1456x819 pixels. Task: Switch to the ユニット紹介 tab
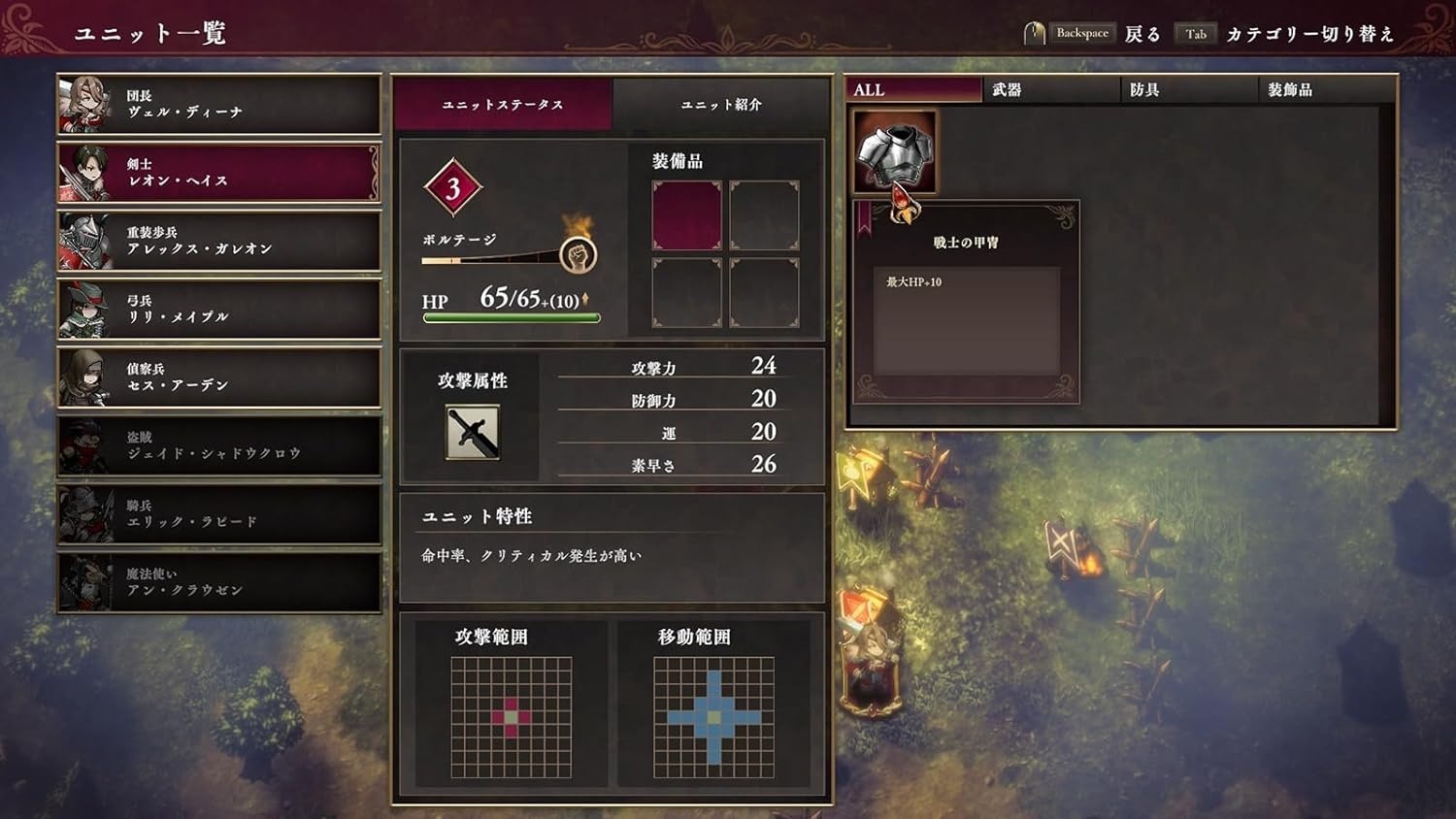coord(722,104)
